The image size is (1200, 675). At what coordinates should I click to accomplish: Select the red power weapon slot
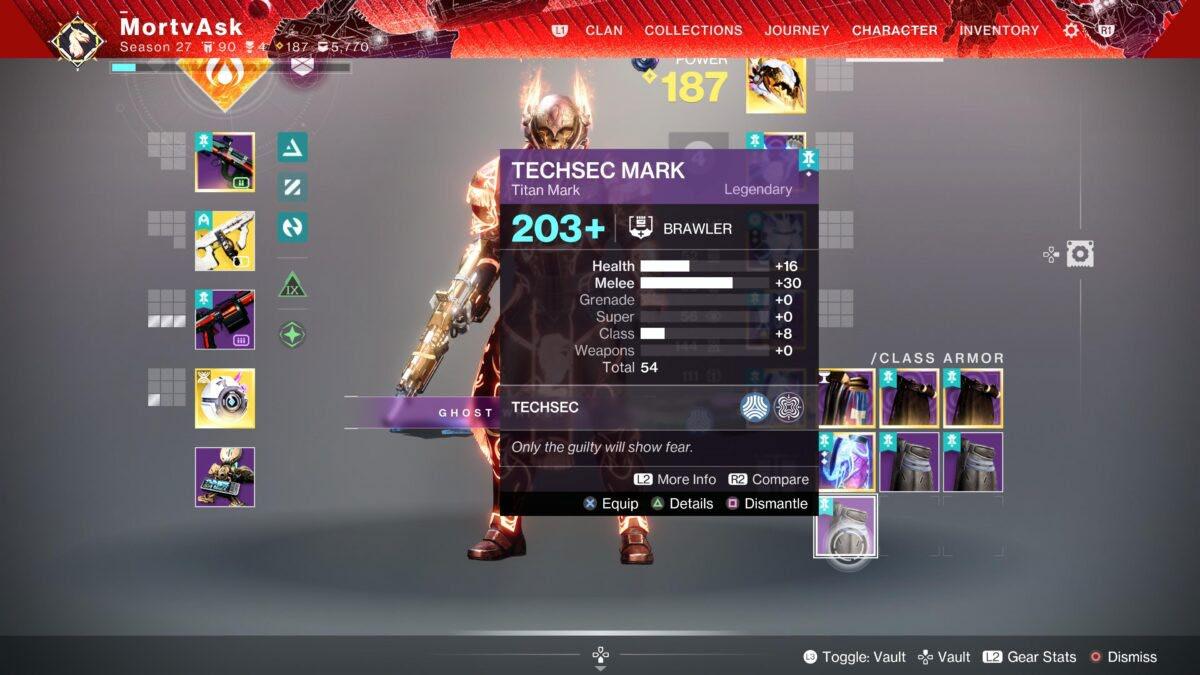pyautogui.click(x=225, y=320)
